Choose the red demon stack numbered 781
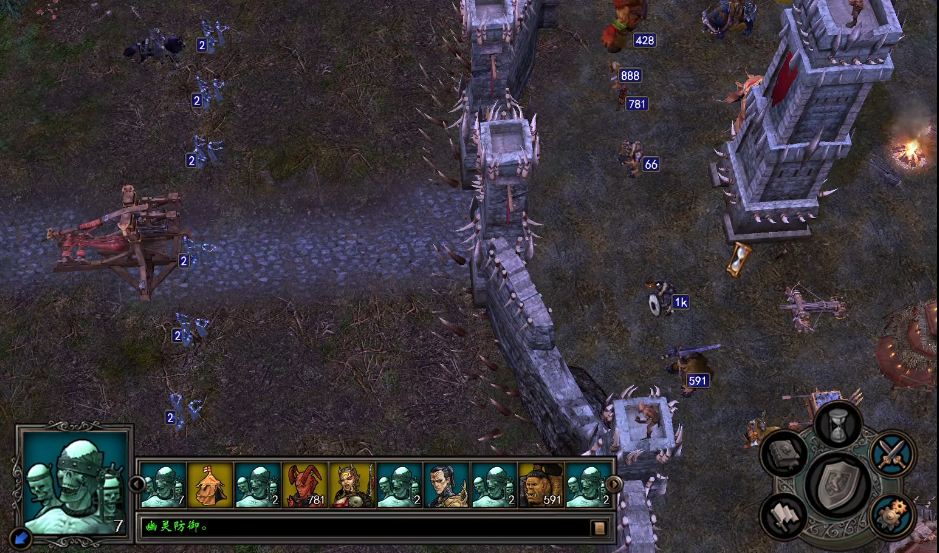The width and height of the screenshot is (939, 553). click(305, 485)
